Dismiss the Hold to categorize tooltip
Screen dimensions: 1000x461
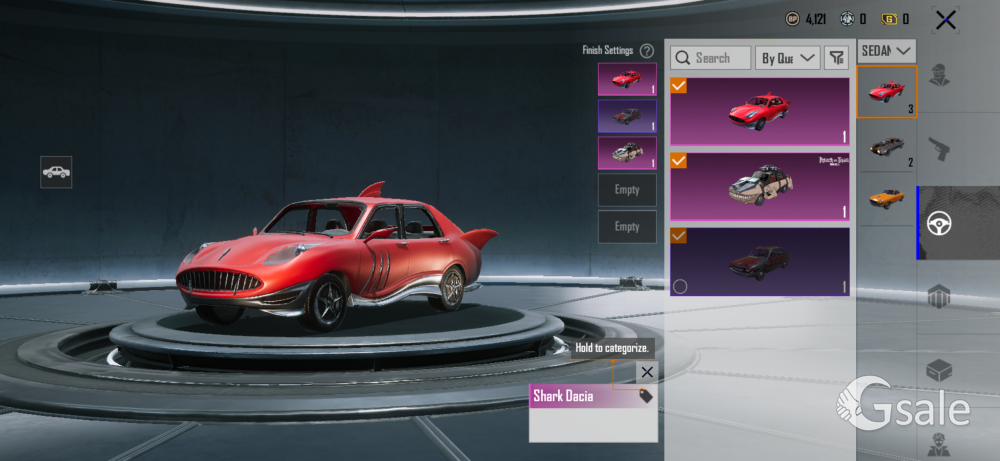coord(647,372)
